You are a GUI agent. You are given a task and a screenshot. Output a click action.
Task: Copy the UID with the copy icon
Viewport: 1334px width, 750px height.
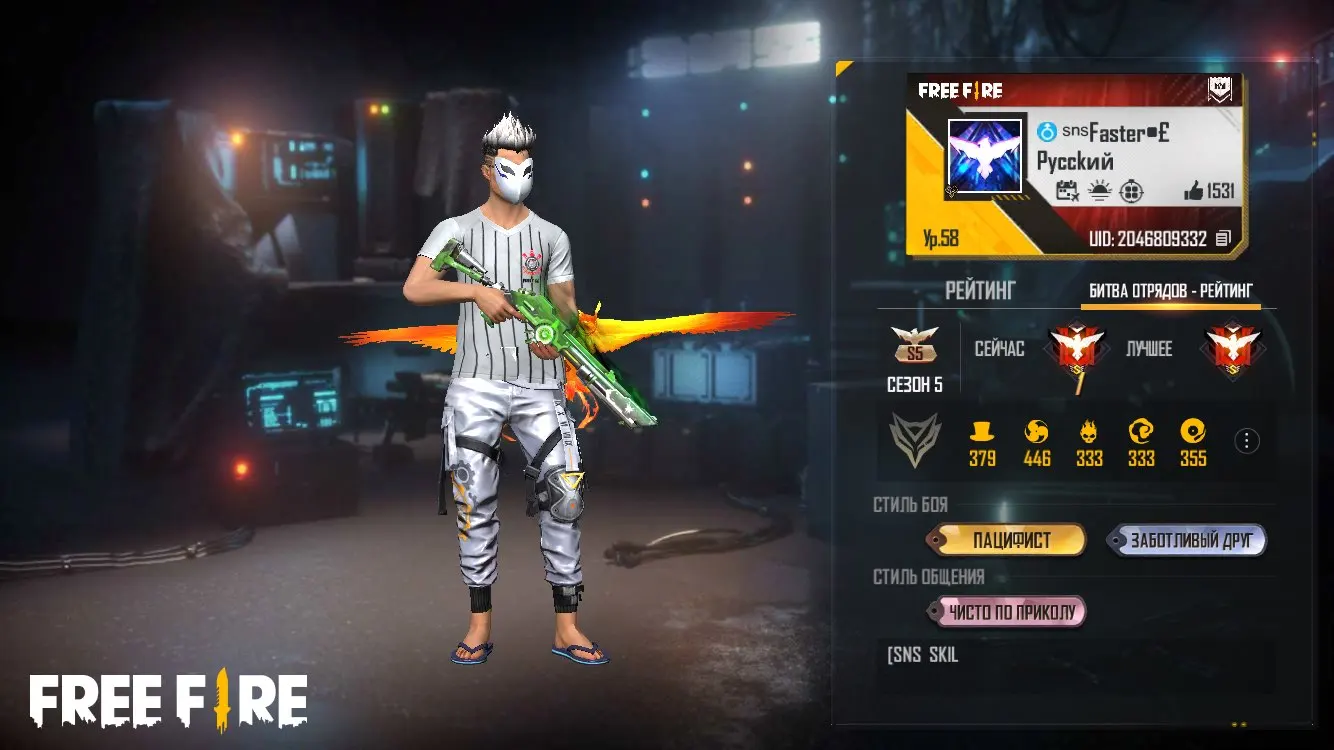1223,239
